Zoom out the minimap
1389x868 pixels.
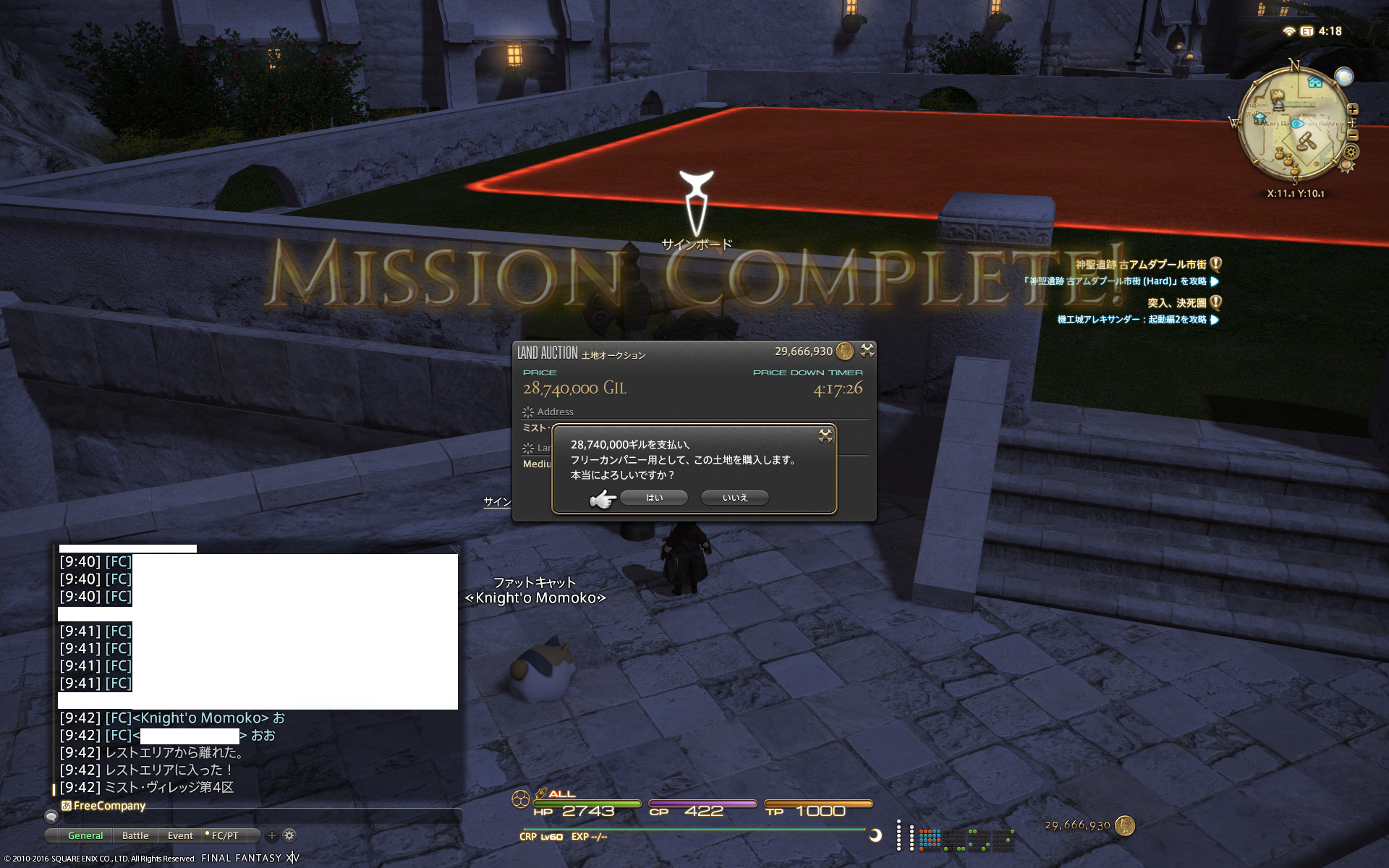pos(1353,135)
